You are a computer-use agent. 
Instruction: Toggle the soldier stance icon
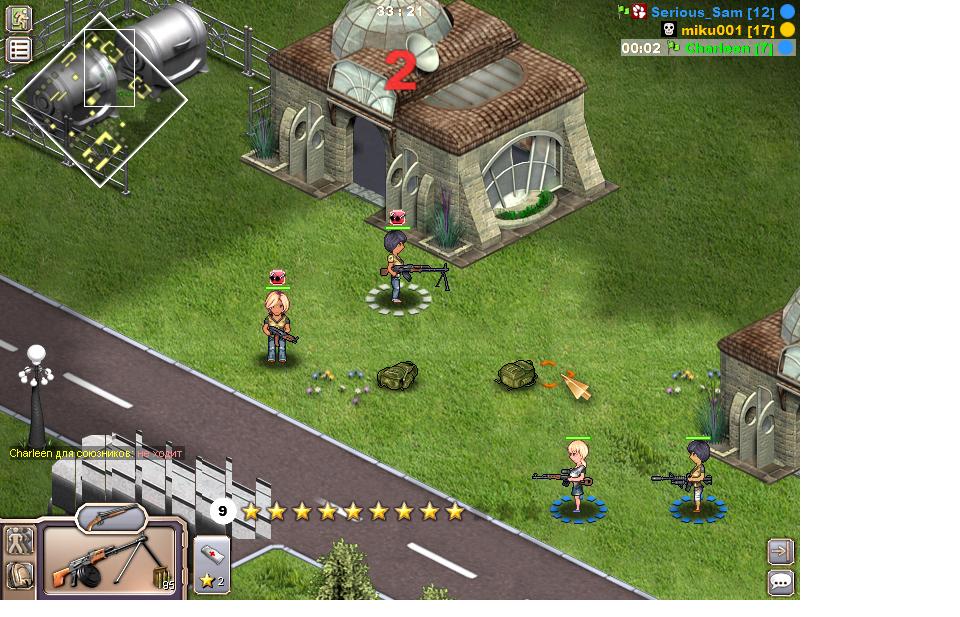[x=19, y=542]
